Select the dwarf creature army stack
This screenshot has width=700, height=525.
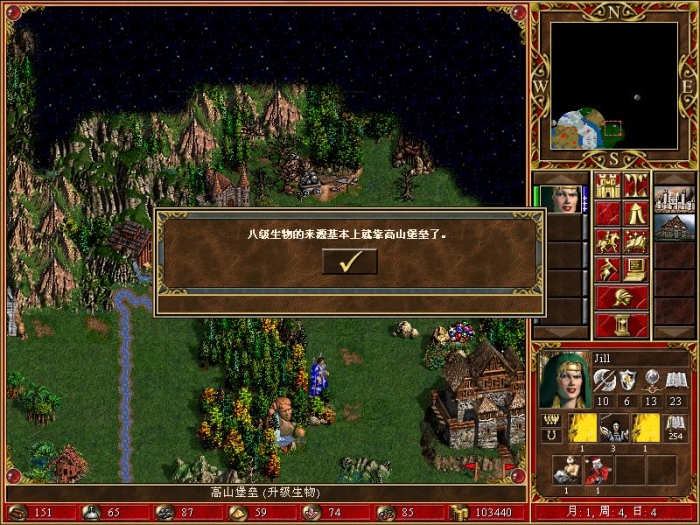[565, 469]
